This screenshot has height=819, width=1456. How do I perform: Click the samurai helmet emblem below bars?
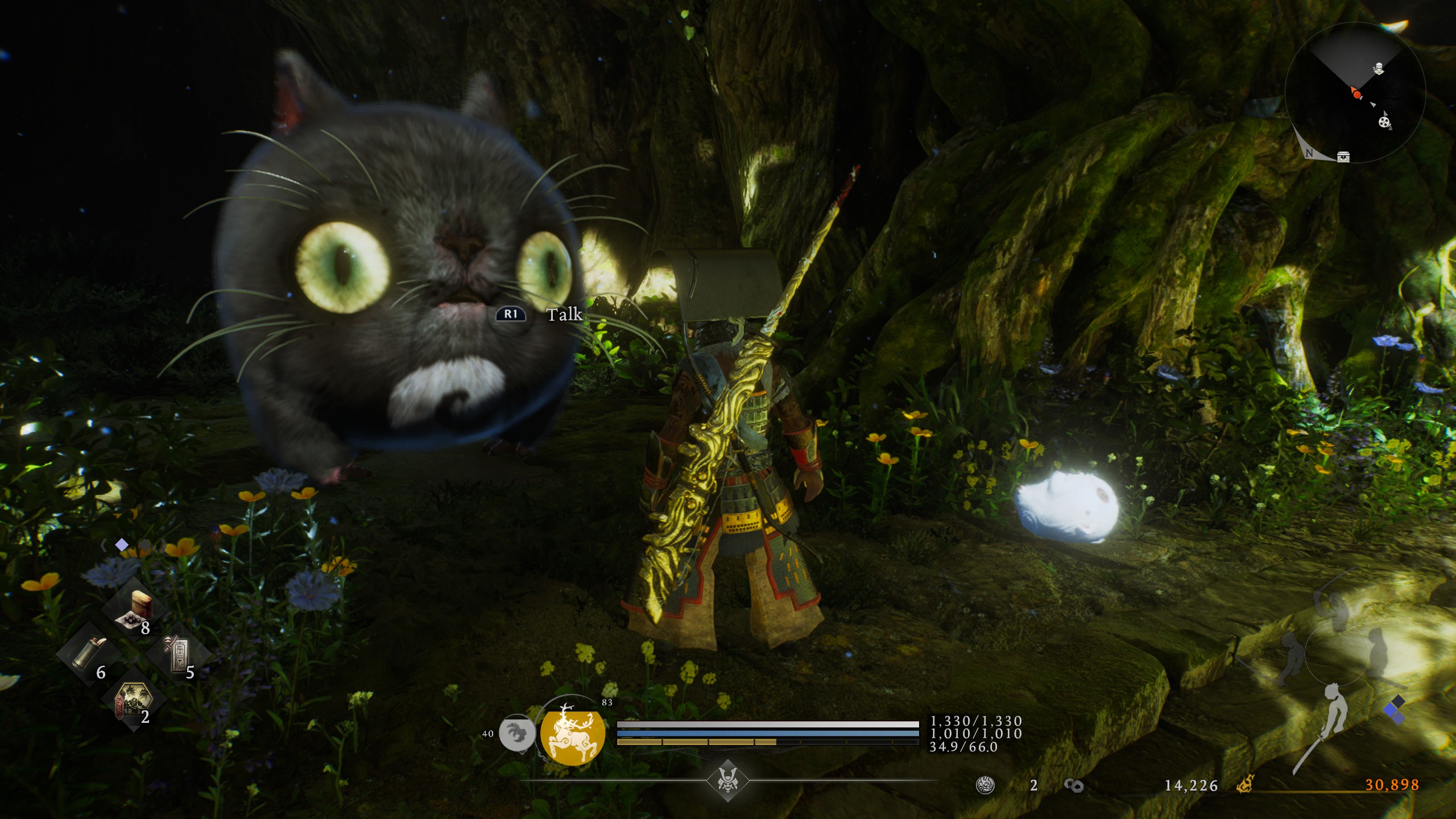727,780
